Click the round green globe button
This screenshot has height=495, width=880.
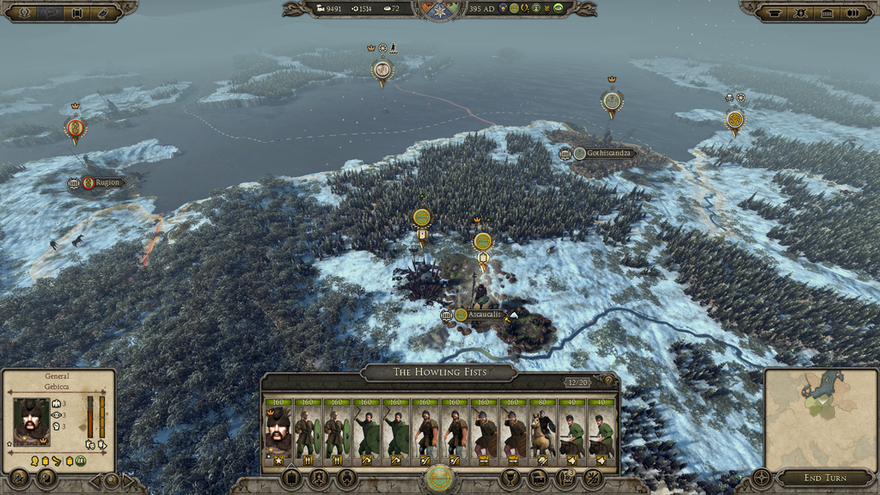coord(439,478)
